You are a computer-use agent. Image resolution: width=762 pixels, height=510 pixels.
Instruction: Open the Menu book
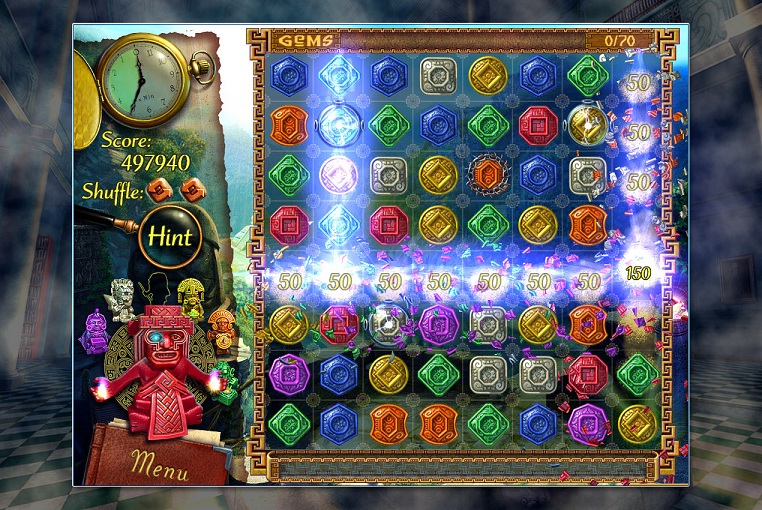coord(160,462)
